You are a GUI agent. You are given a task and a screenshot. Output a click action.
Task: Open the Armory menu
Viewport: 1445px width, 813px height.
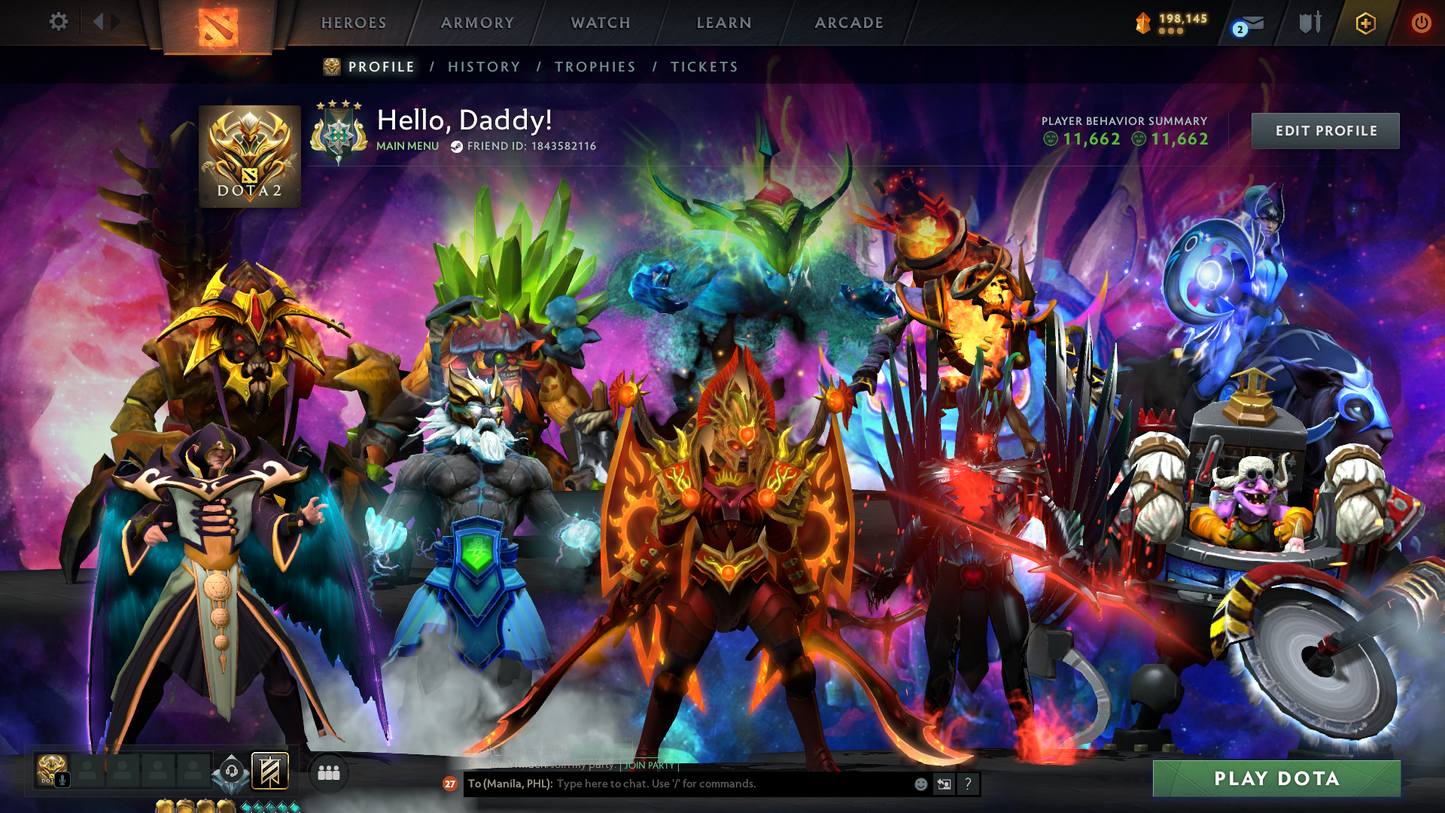[477, 23]
